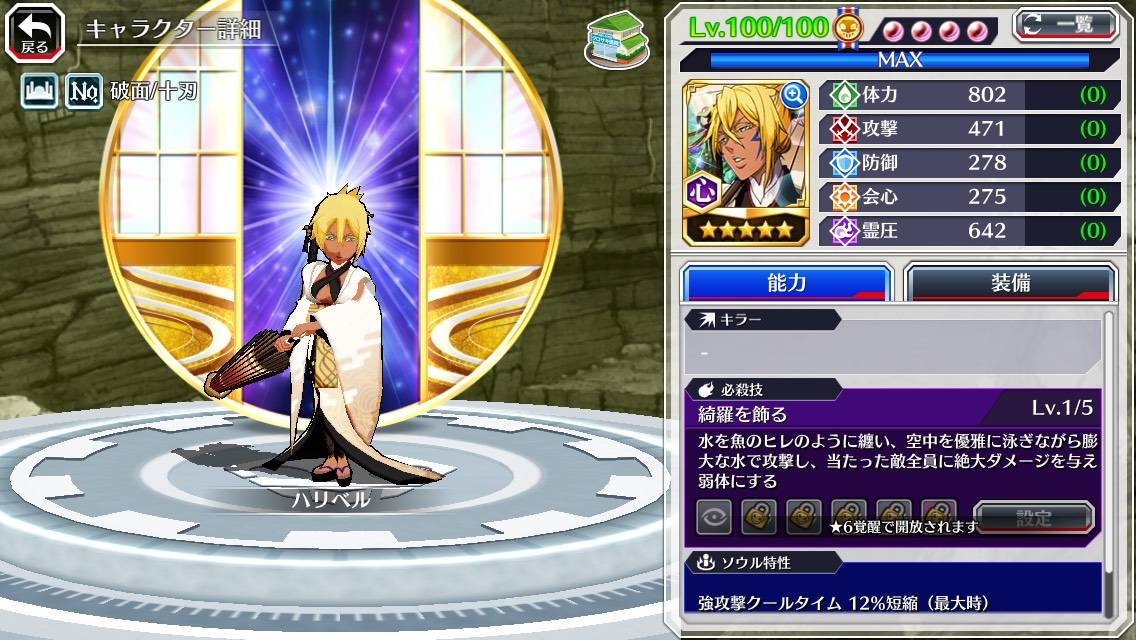Preview the special move with the eye icon
The width and height of the screenshot is (1136, 640).
pos(714,517)
